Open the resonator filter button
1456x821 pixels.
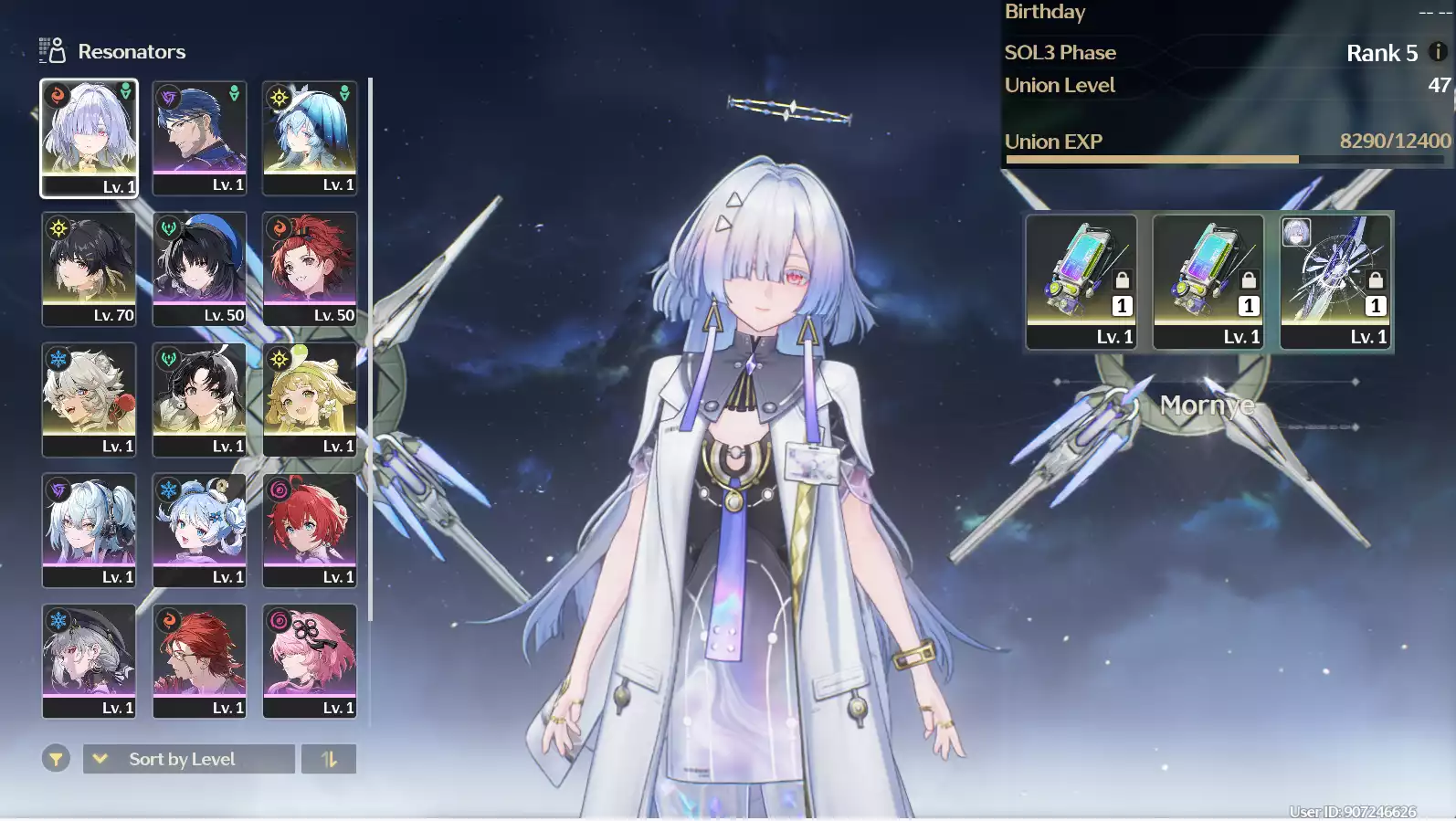[56, 759]
